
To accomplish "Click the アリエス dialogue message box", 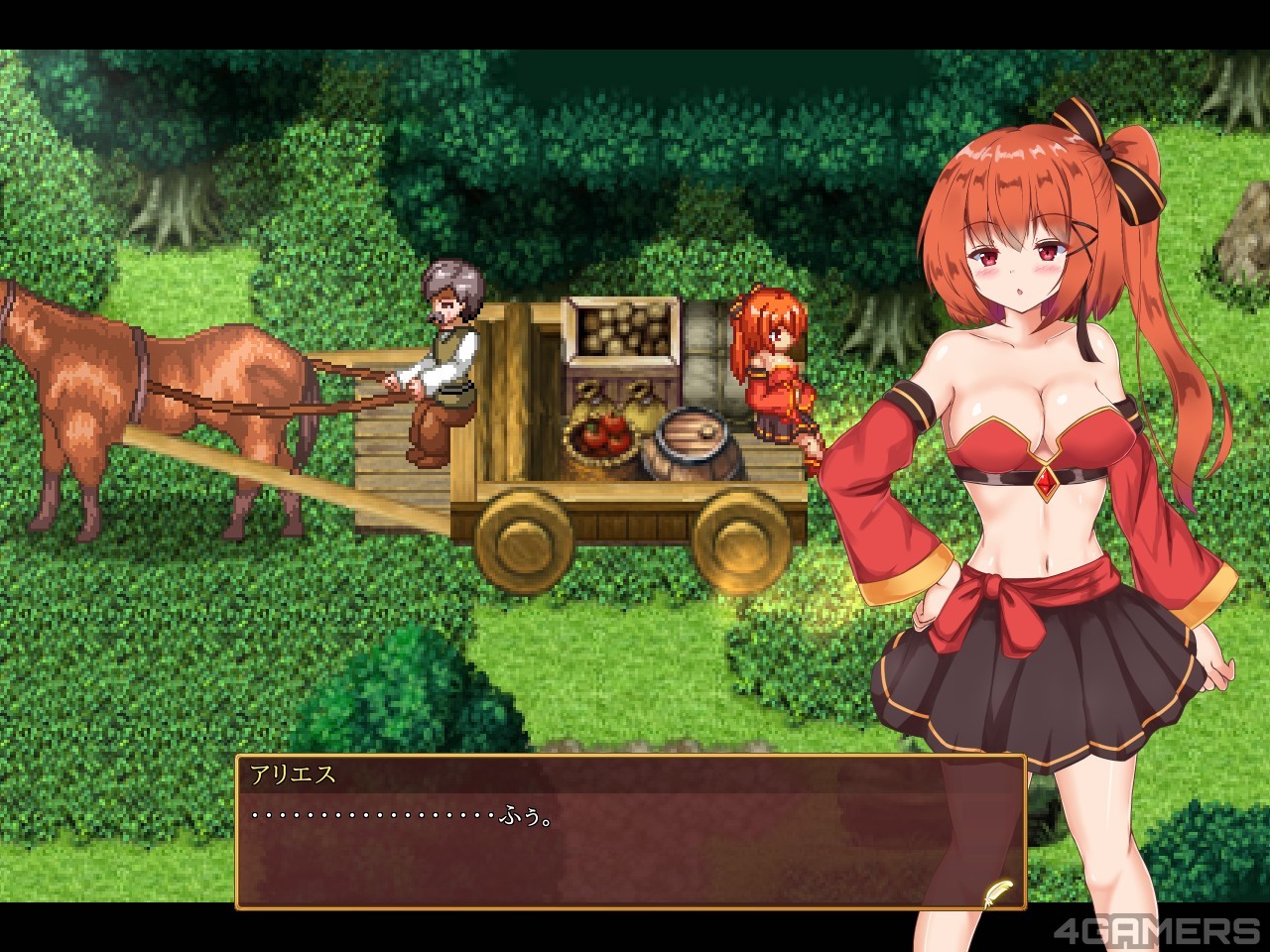I will tap(630, 833).
